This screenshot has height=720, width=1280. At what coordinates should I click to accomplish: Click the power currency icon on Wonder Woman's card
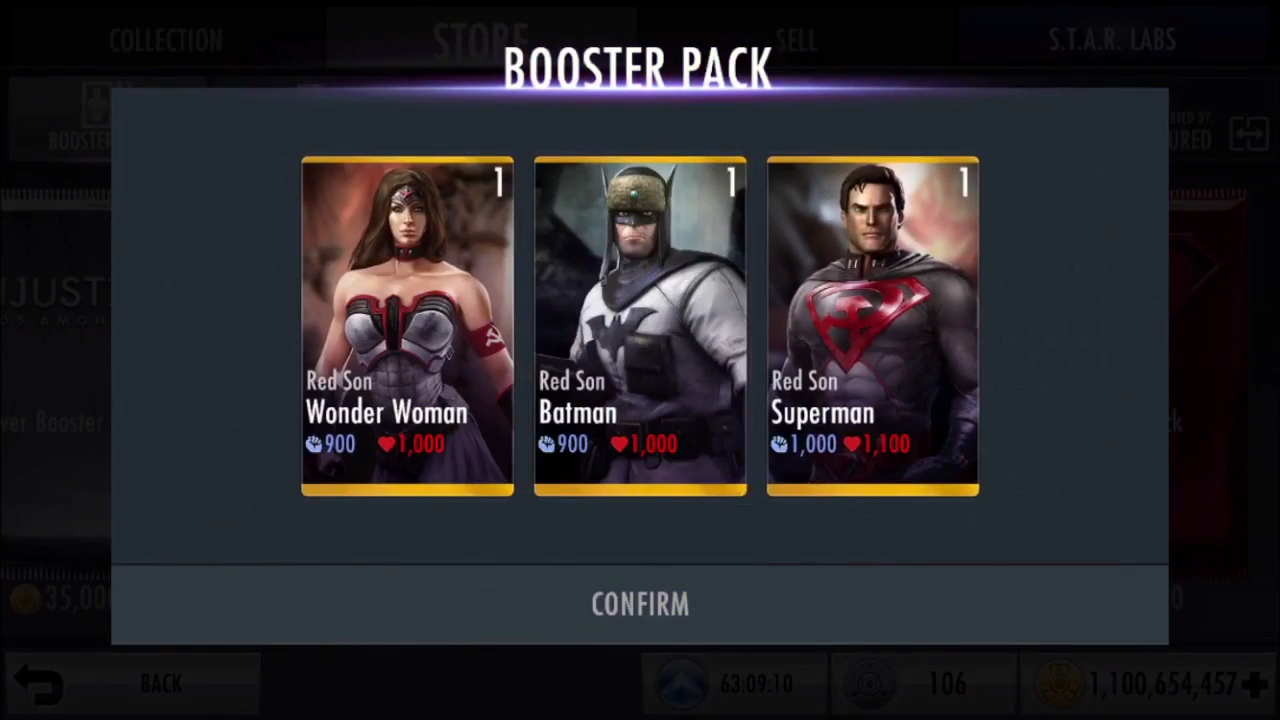tap(312, 444)
